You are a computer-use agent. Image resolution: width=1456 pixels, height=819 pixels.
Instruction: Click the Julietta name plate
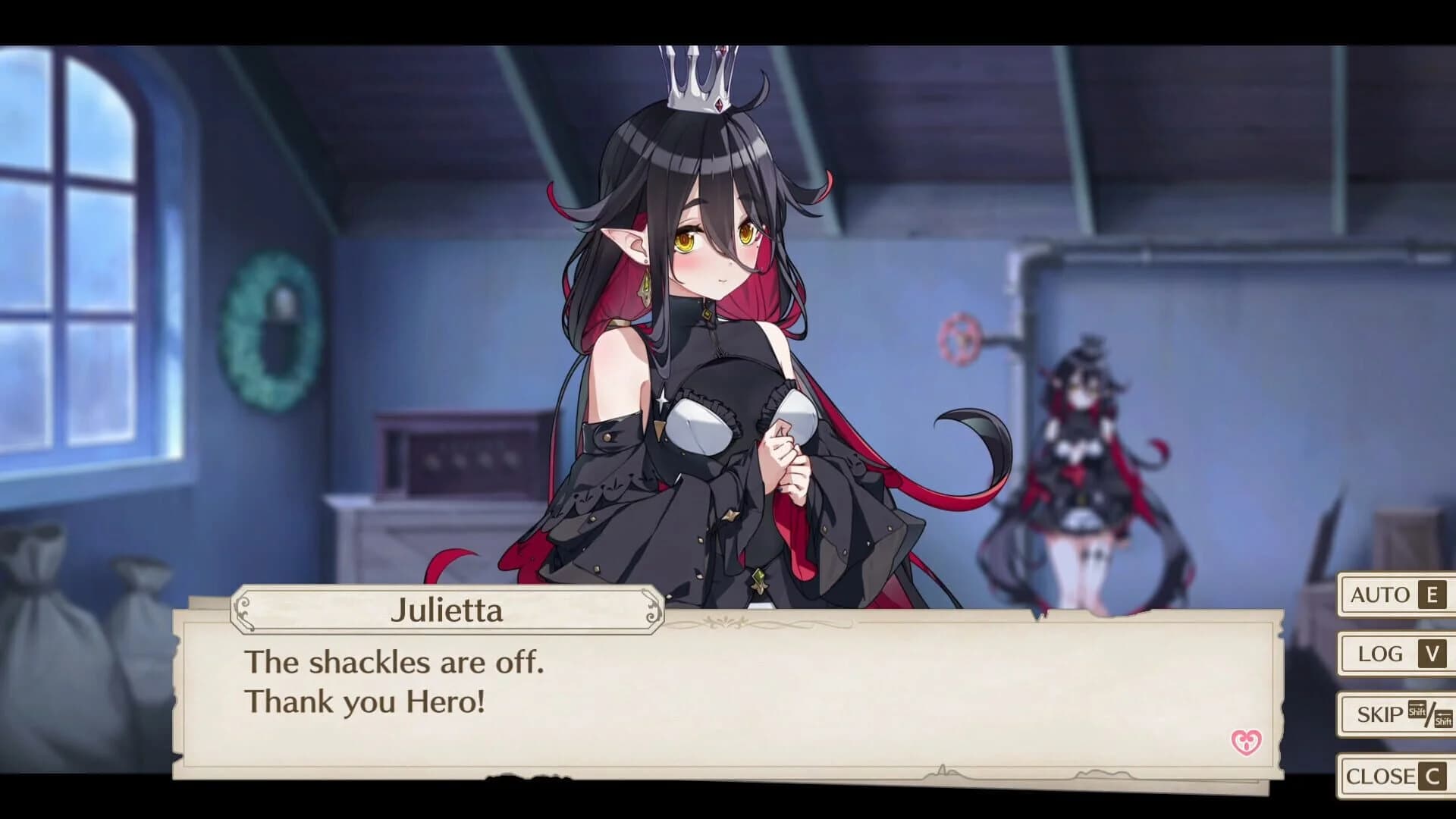pyautogui.click(x=448, y=611)
